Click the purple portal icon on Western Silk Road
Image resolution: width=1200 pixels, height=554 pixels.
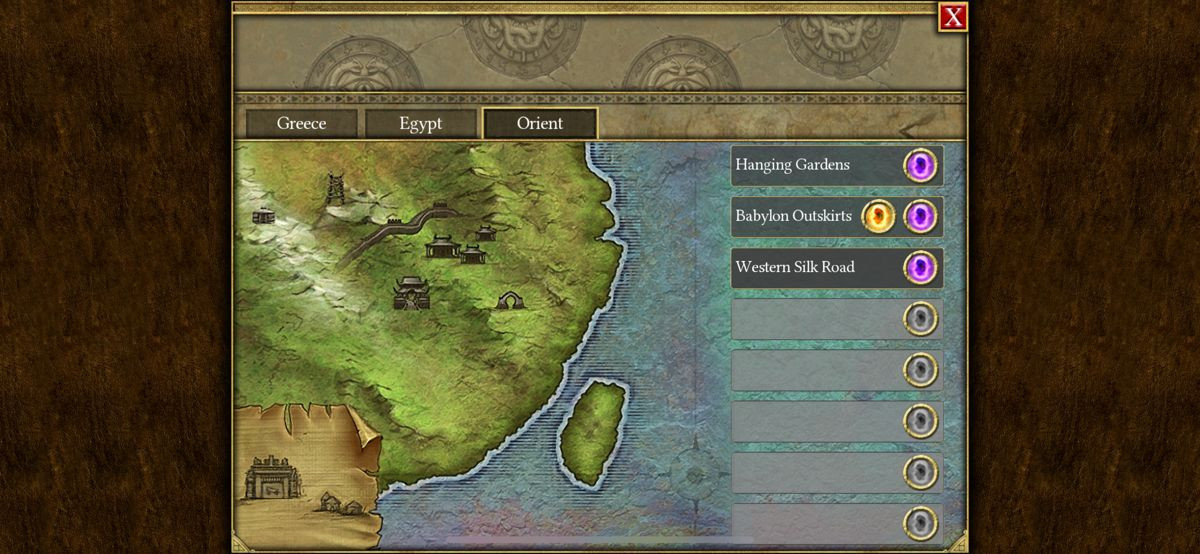coord(920,267)
